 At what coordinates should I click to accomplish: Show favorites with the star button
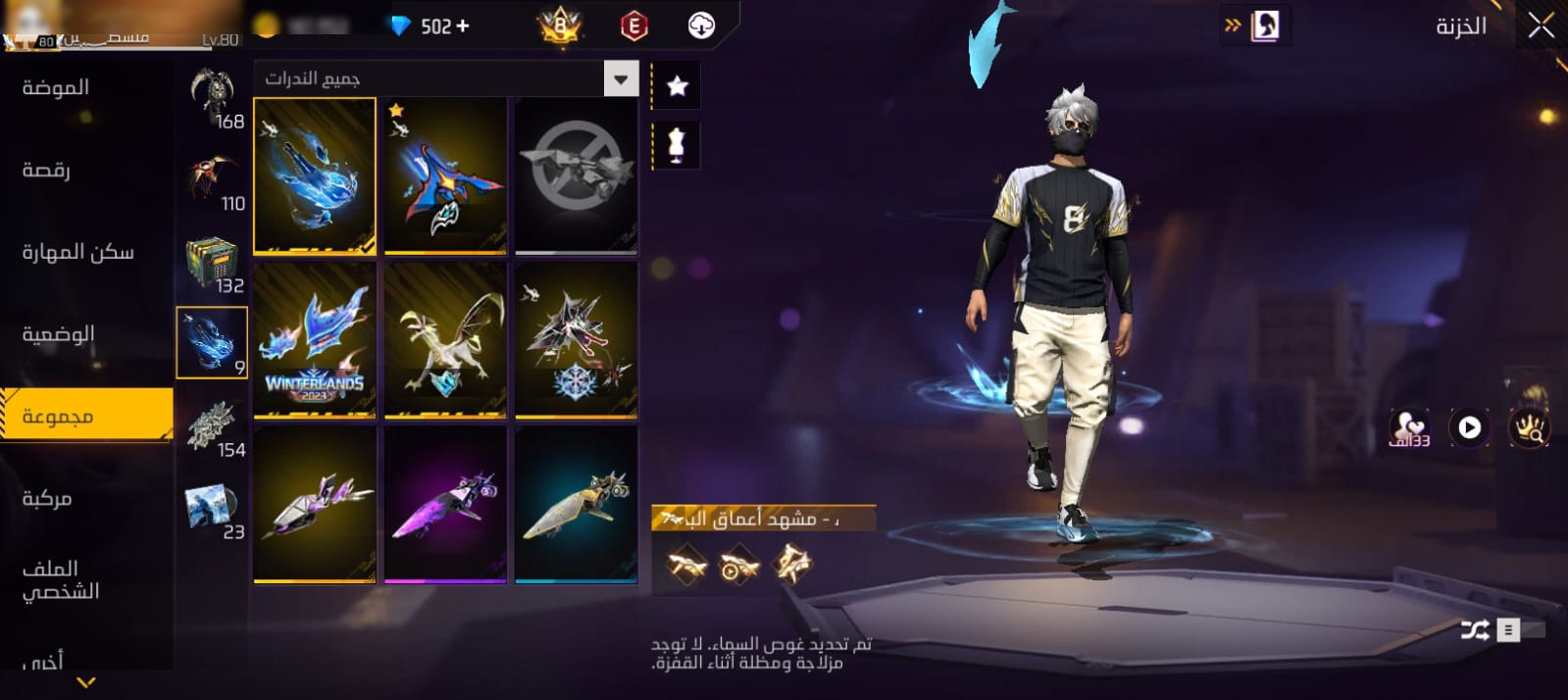pos(677,86)
